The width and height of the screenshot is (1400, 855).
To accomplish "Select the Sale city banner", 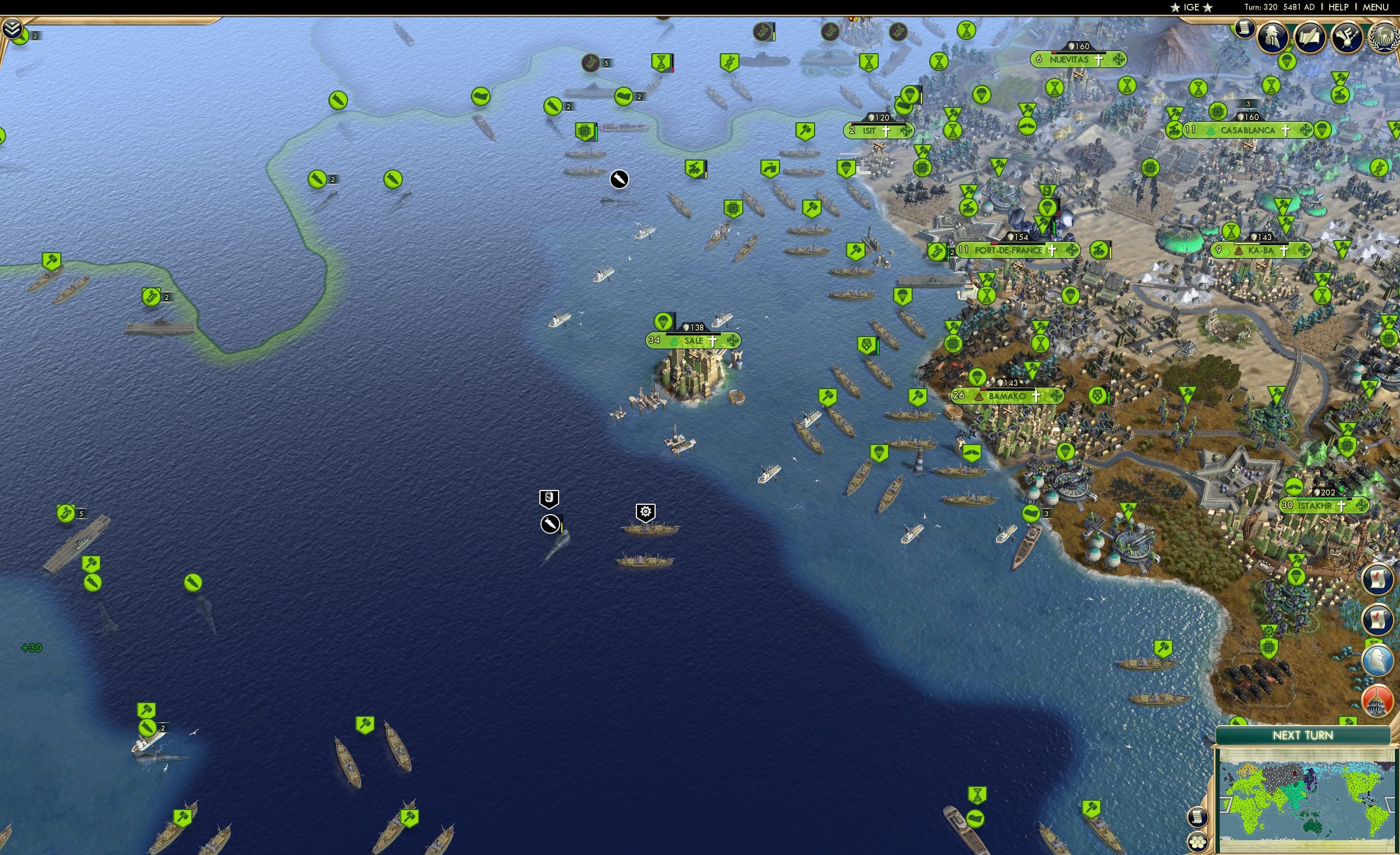I will [695, 341].
